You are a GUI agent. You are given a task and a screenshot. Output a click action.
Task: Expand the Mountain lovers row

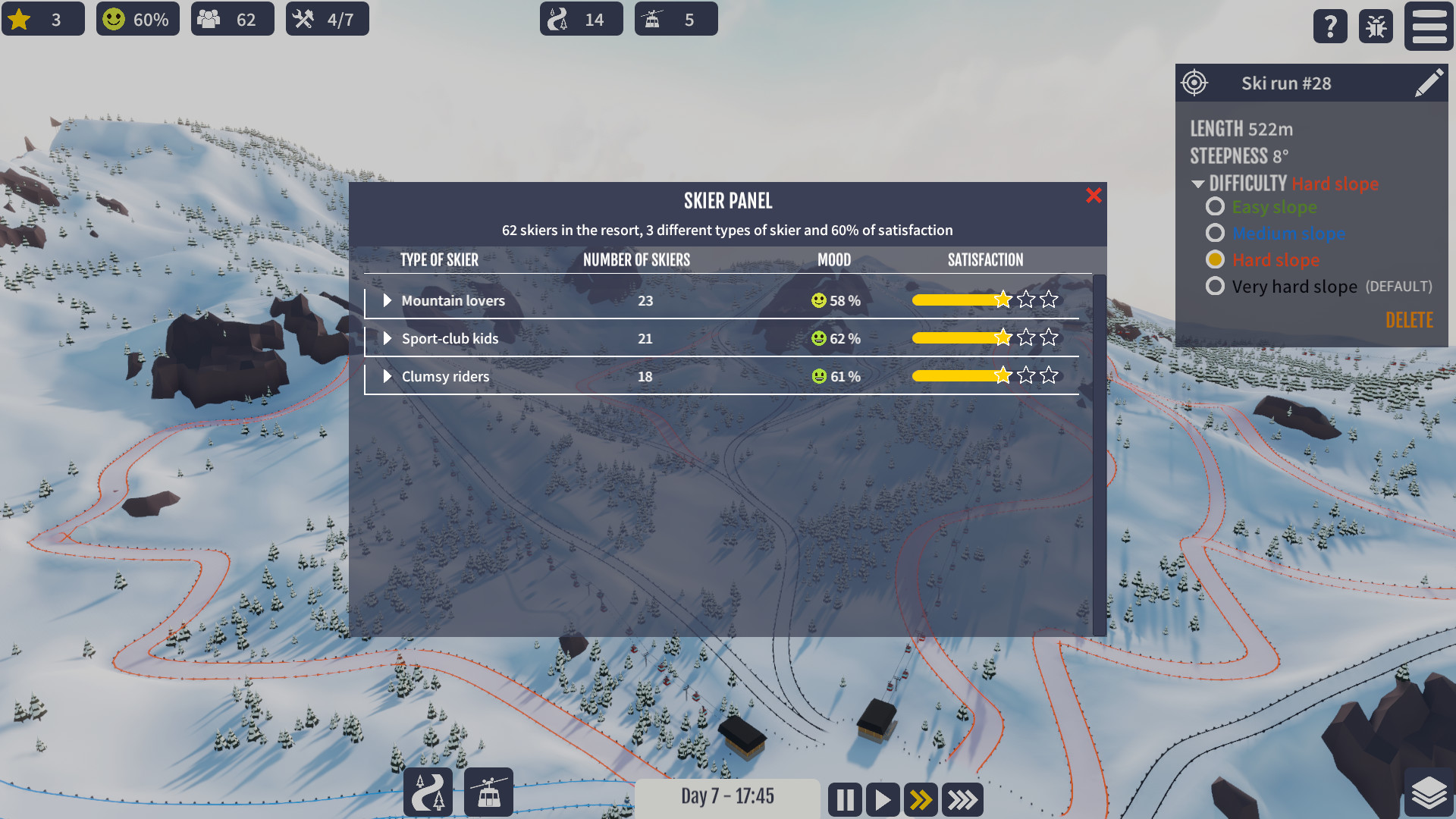pyautogui.click(x=388, y=300)
